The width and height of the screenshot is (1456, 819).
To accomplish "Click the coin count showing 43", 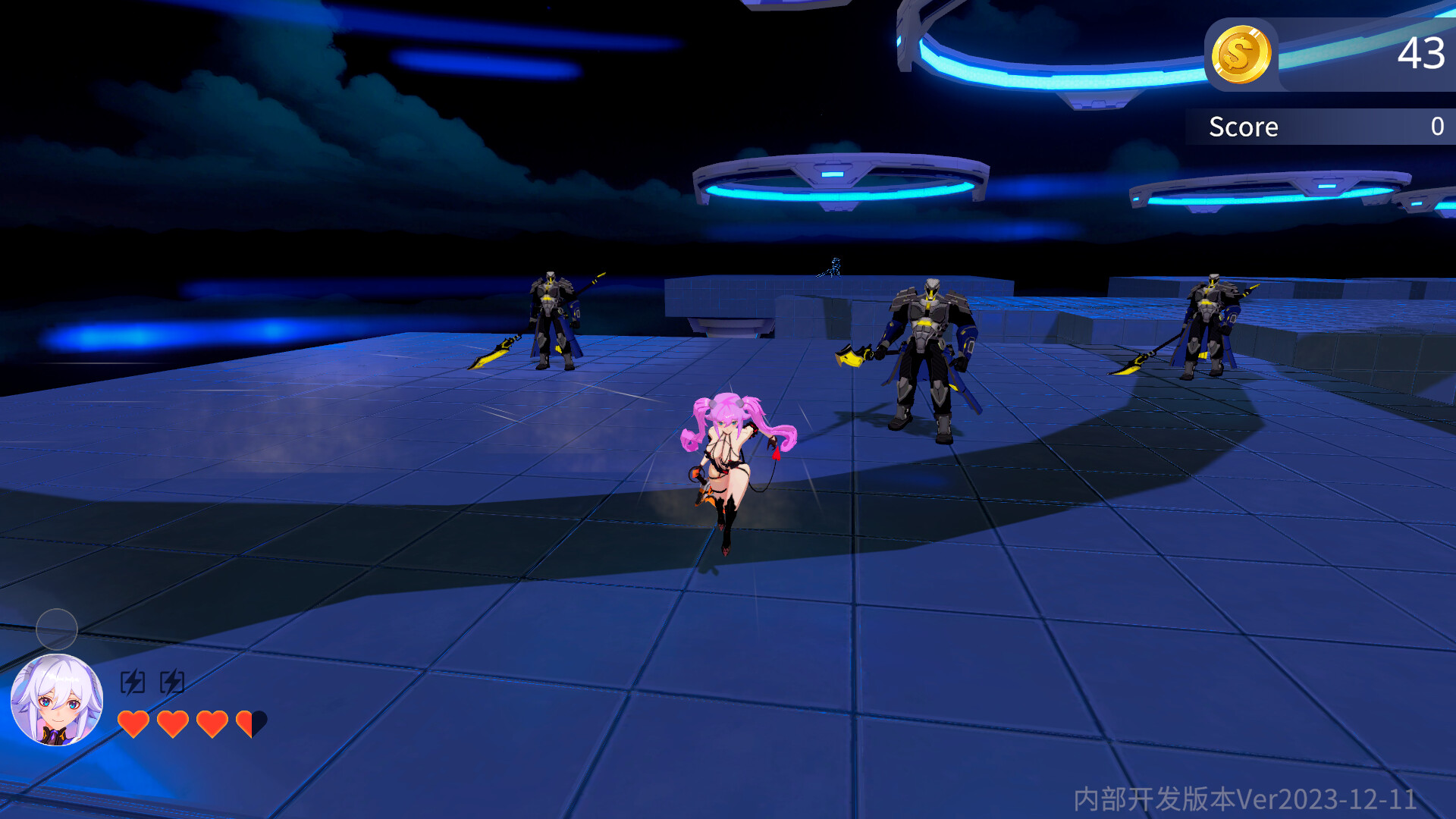I will [x=1426, y=54].
